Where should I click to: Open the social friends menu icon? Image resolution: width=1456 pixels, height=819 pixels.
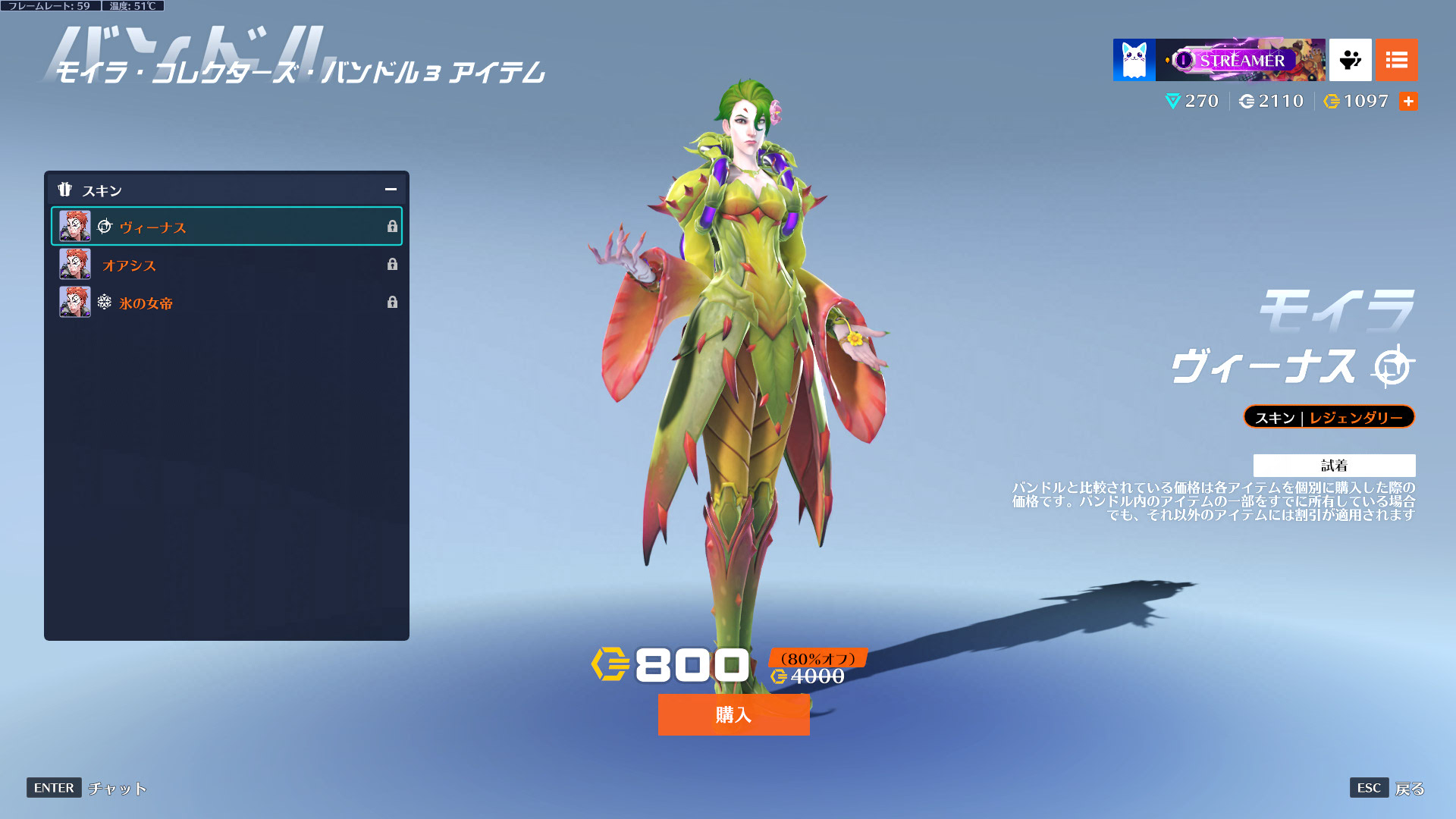point(1350,60)
